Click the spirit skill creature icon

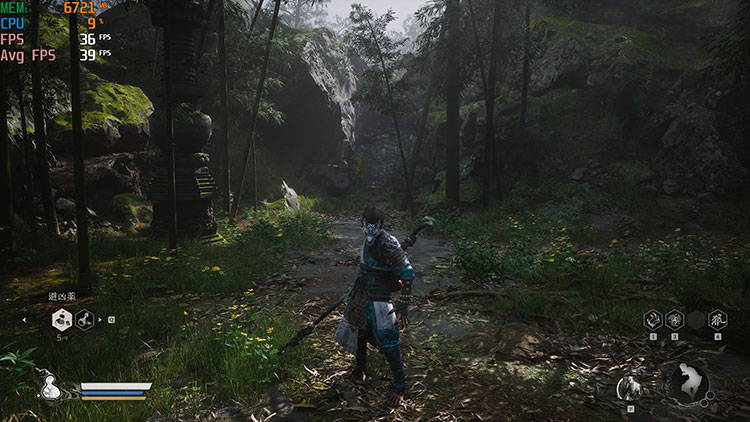(630, 387)
